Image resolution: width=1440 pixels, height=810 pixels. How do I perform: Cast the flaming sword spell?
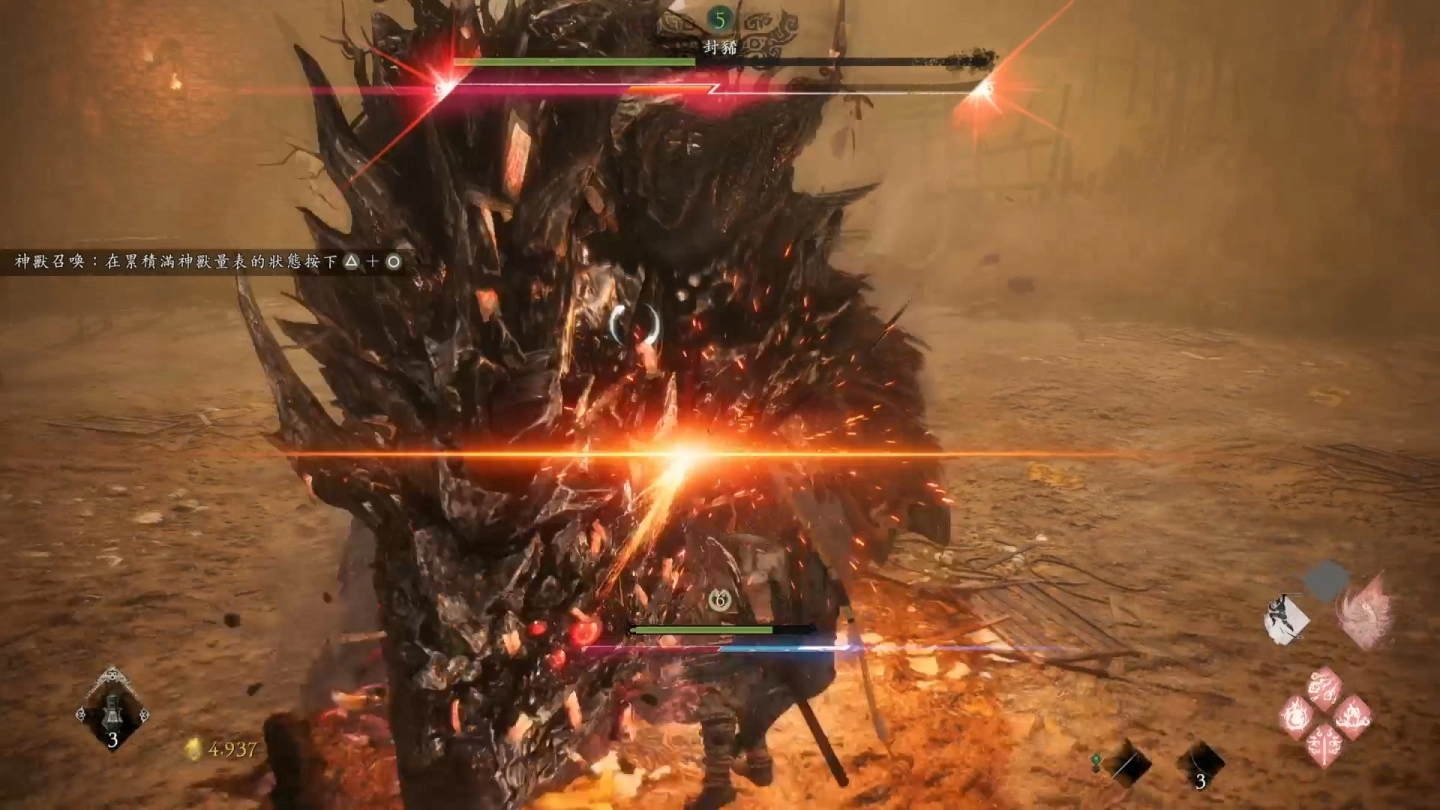(1325, 745)
